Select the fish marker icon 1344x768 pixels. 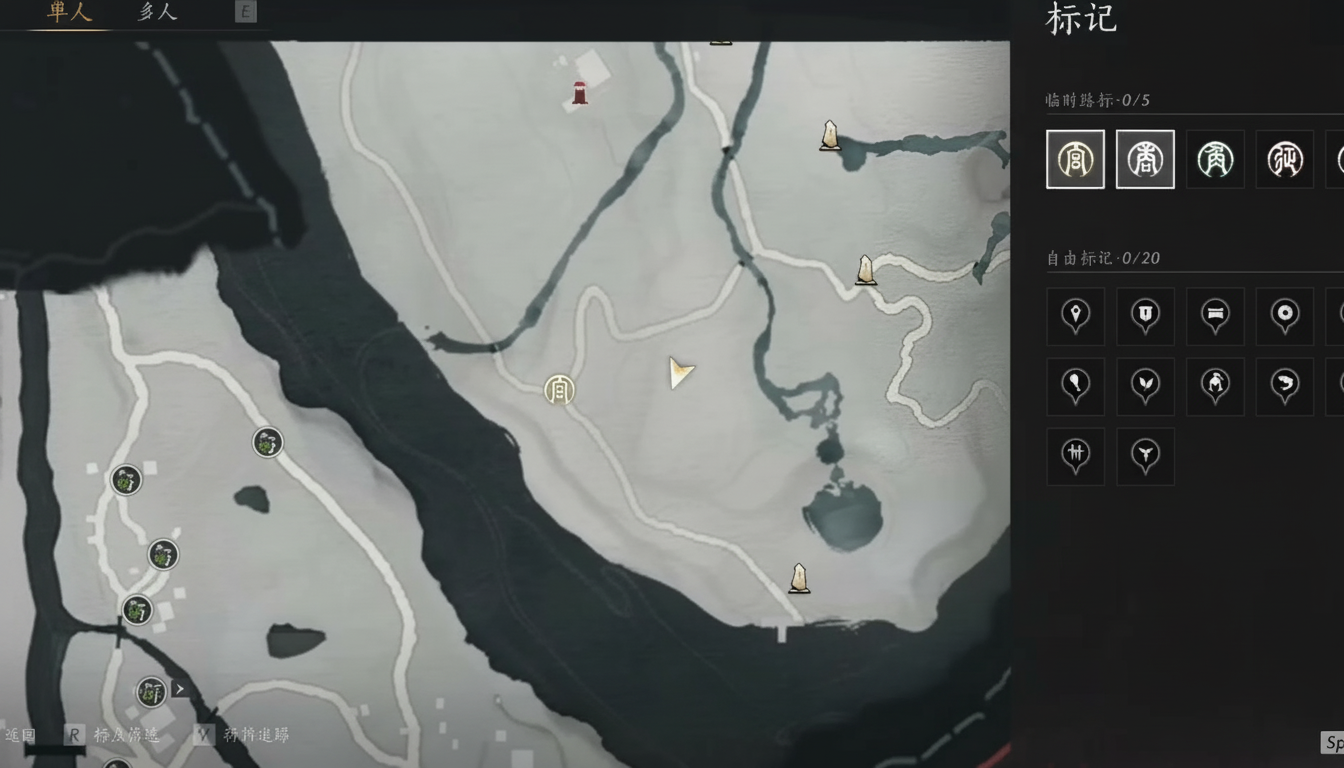tap(1285, 386)
